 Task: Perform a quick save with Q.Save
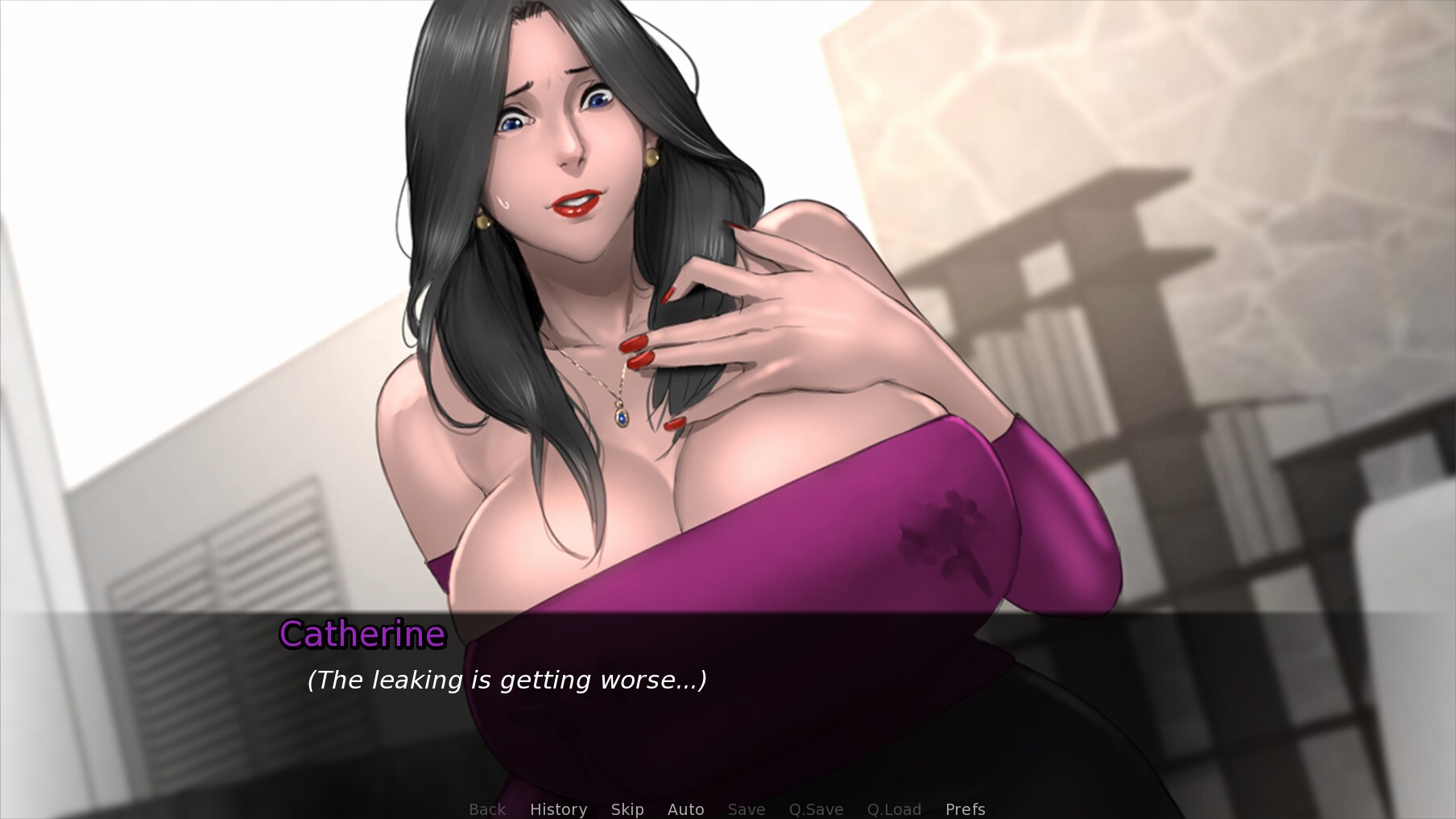[x=816, y=809]
